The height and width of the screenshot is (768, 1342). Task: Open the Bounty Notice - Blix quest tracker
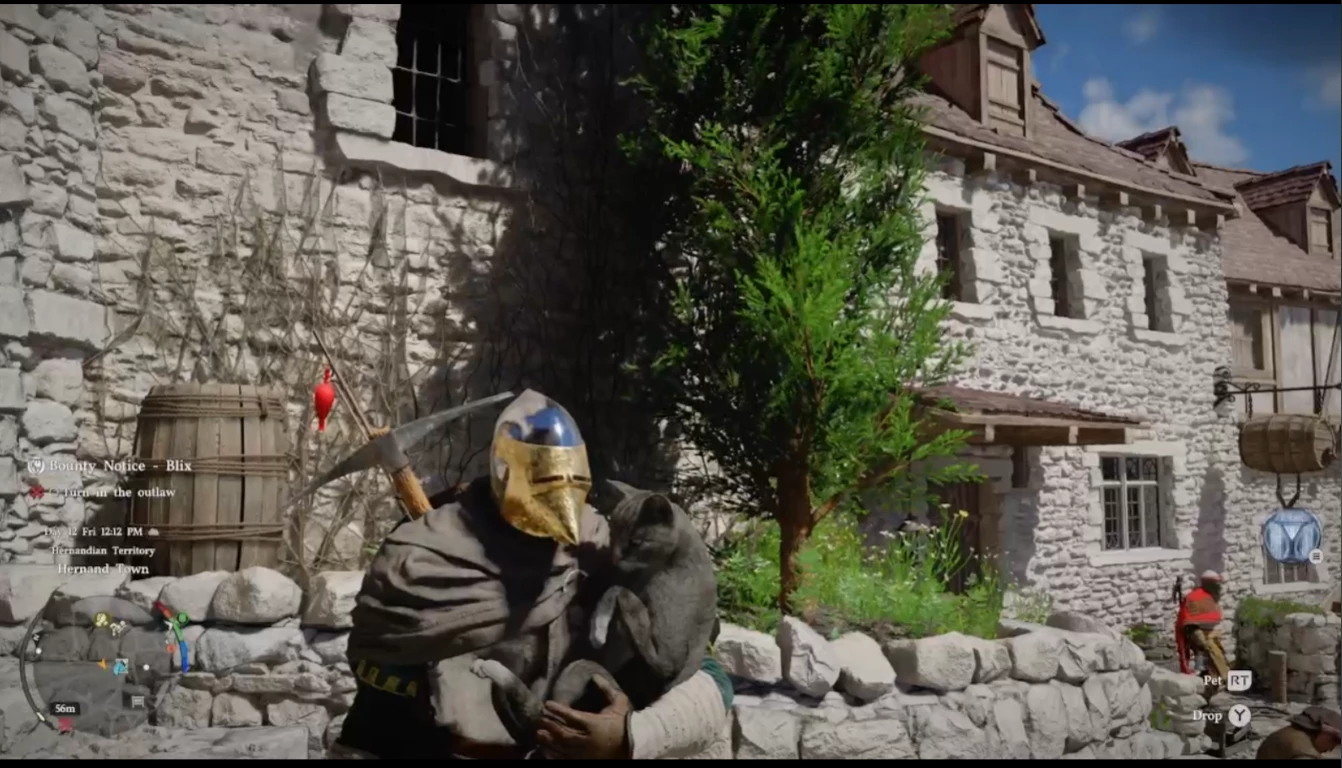tap(110, 466)
